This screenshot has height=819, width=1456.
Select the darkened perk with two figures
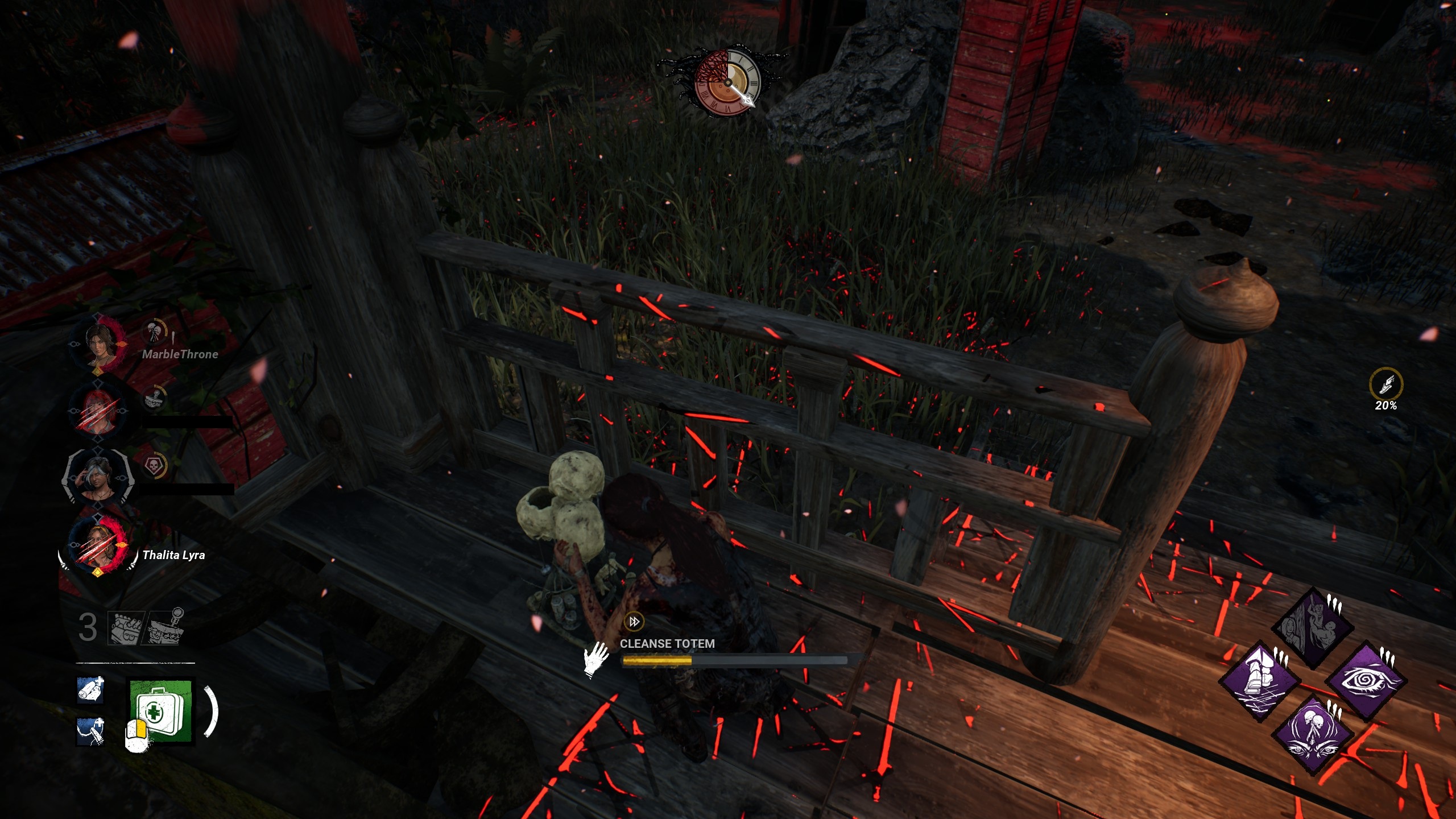(x=1313, y=627)
